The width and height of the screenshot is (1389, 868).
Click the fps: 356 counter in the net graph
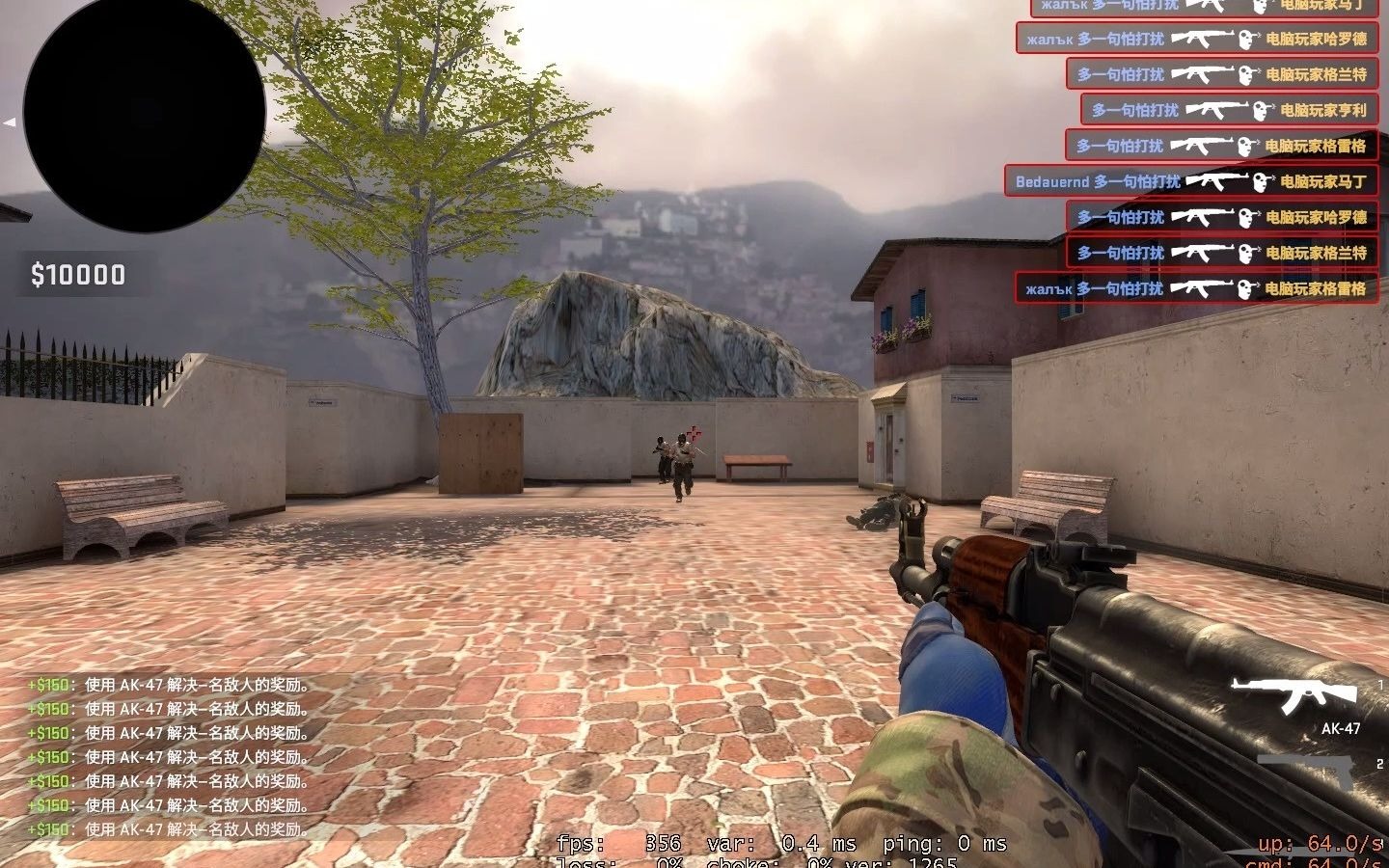pyautogui.click(x=617, y=843)
